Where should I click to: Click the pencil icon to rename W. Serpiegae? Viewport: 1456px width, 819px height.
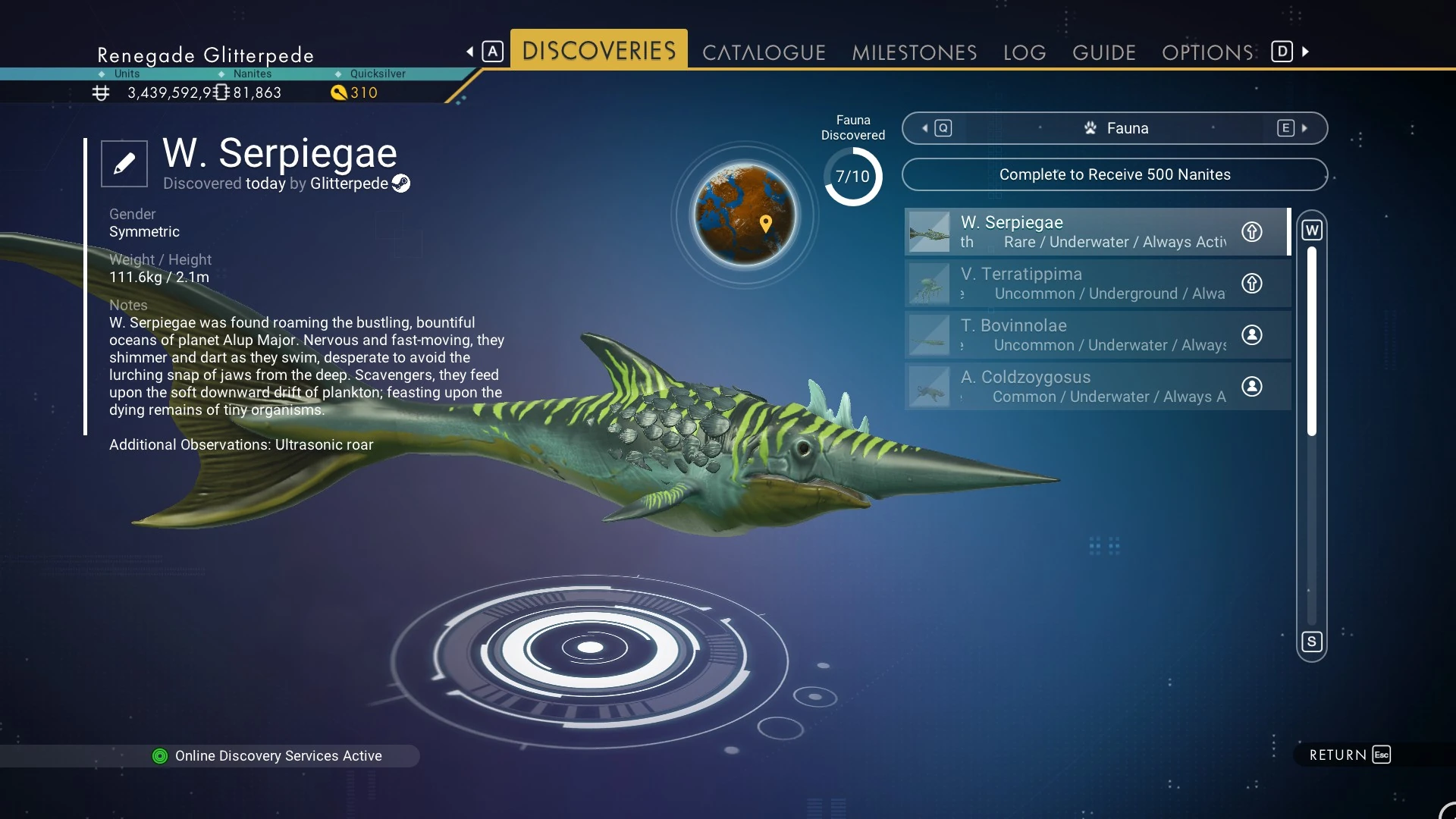[124, 163]
